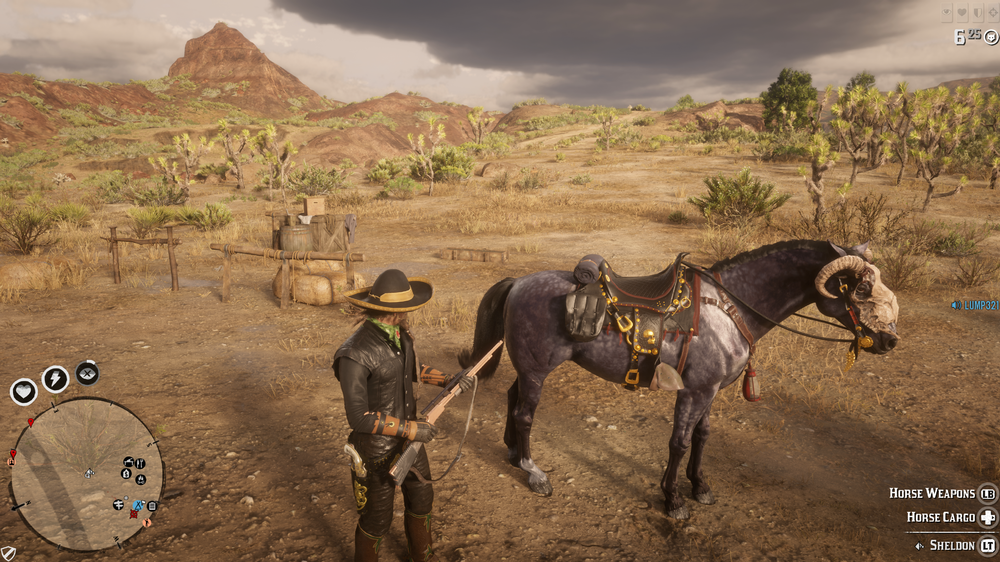
Task: Select the fork and knife minimap icon
Action: [x=139, y=463]
